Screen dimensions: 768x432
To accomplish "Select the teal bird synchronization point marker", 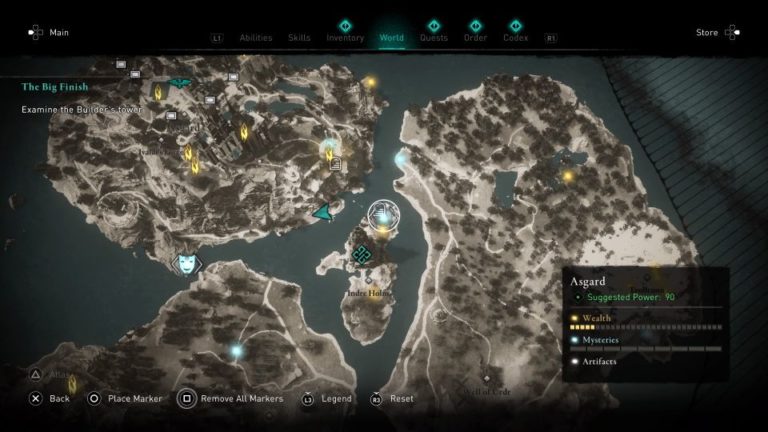I will click(181, 83).
